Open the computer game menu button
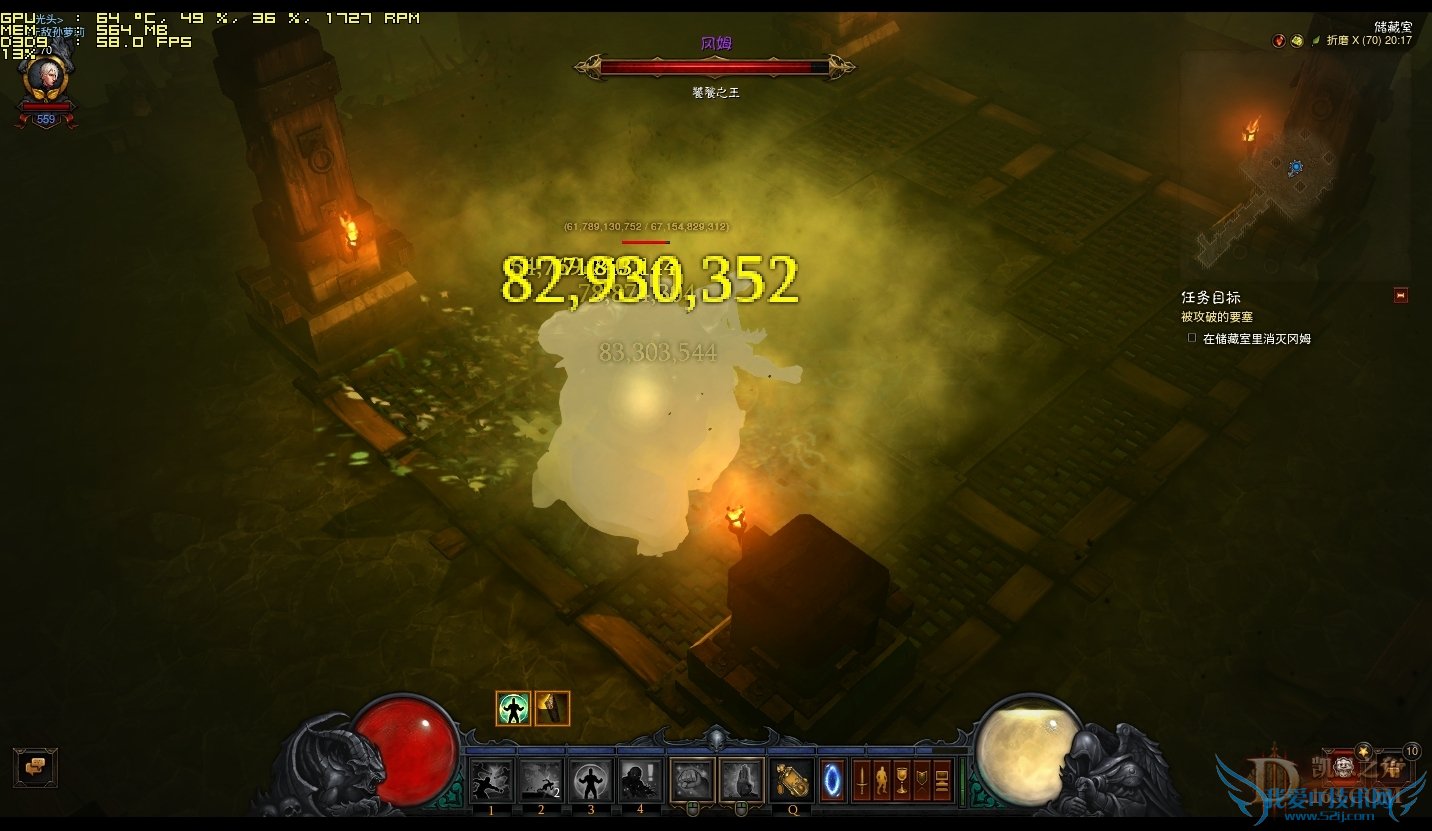The width and height of the screenshot is (1432, 831). coord(942,780)
